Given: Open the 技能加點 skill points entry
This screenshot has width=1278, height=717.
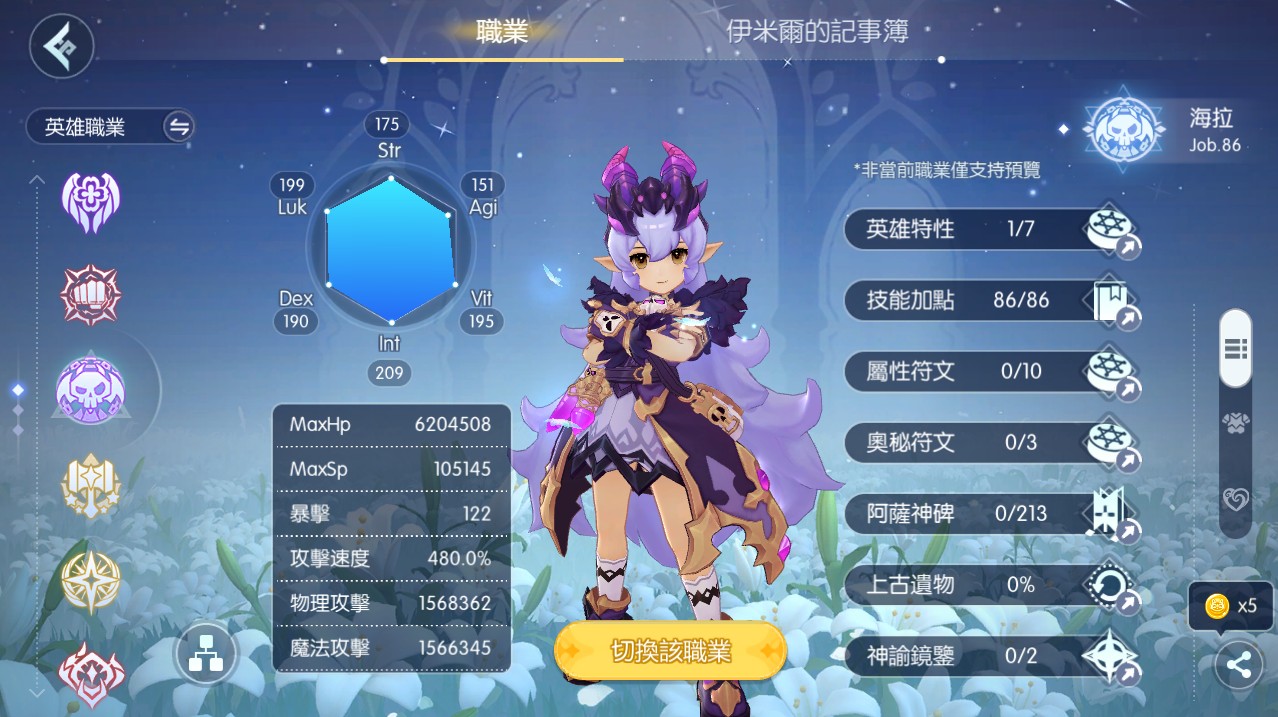Looking at the screenshot, I should click(x=990, y=300).
